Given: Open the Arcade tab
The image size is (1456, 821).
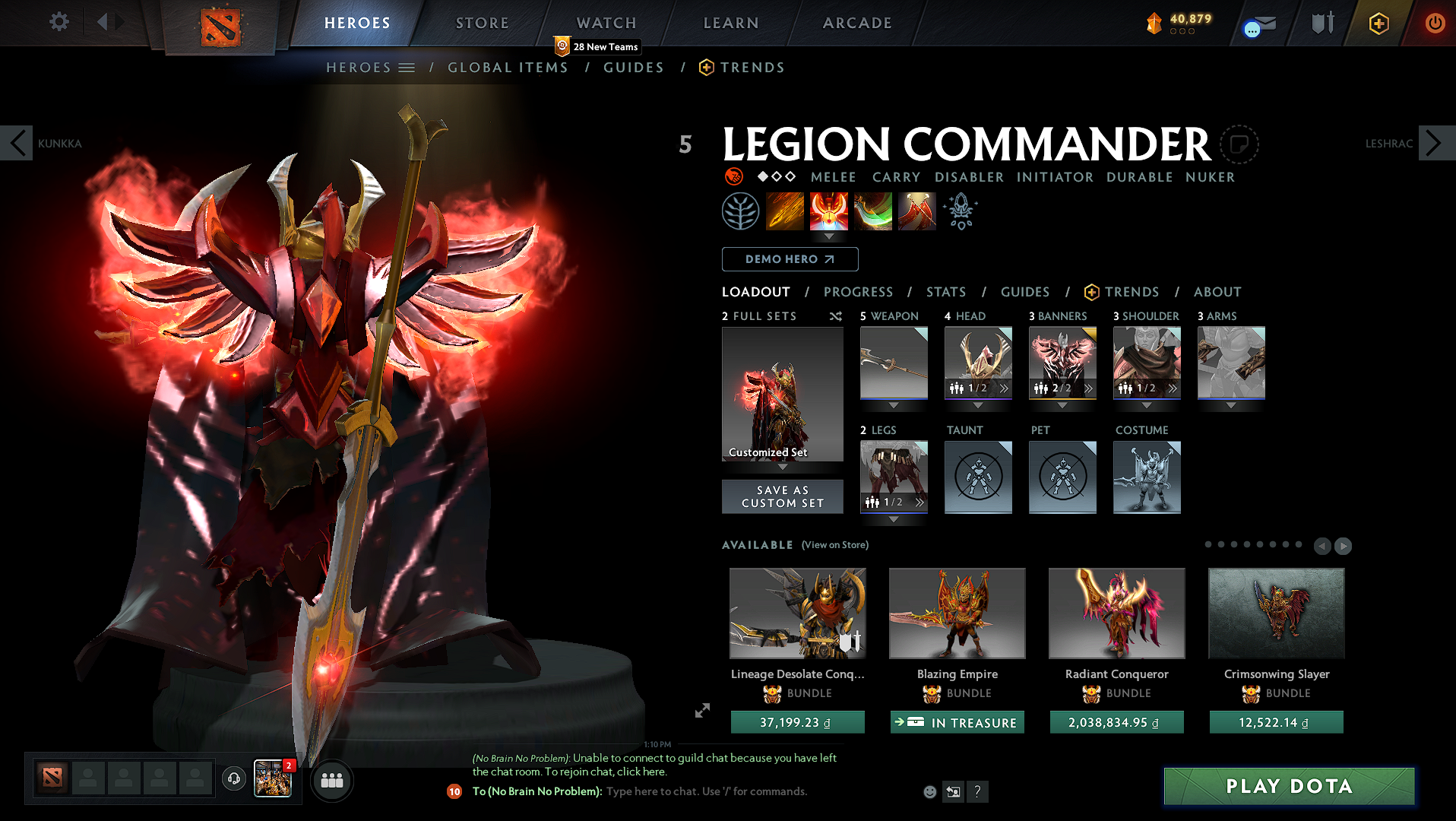Looking at the screenshot, I should (x=857, y=23).
